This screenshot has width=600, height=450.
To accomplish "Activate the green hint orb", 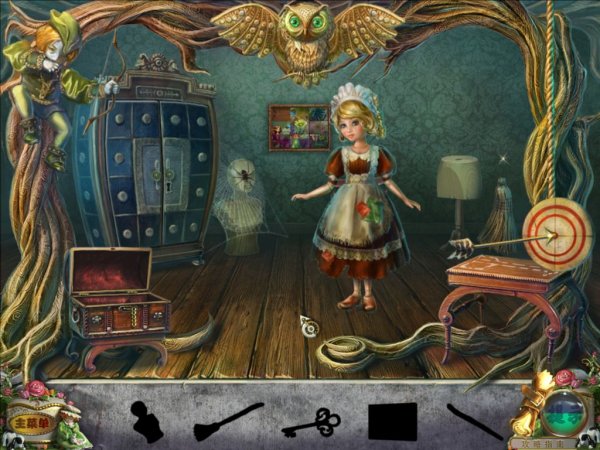I will [563, 411].
